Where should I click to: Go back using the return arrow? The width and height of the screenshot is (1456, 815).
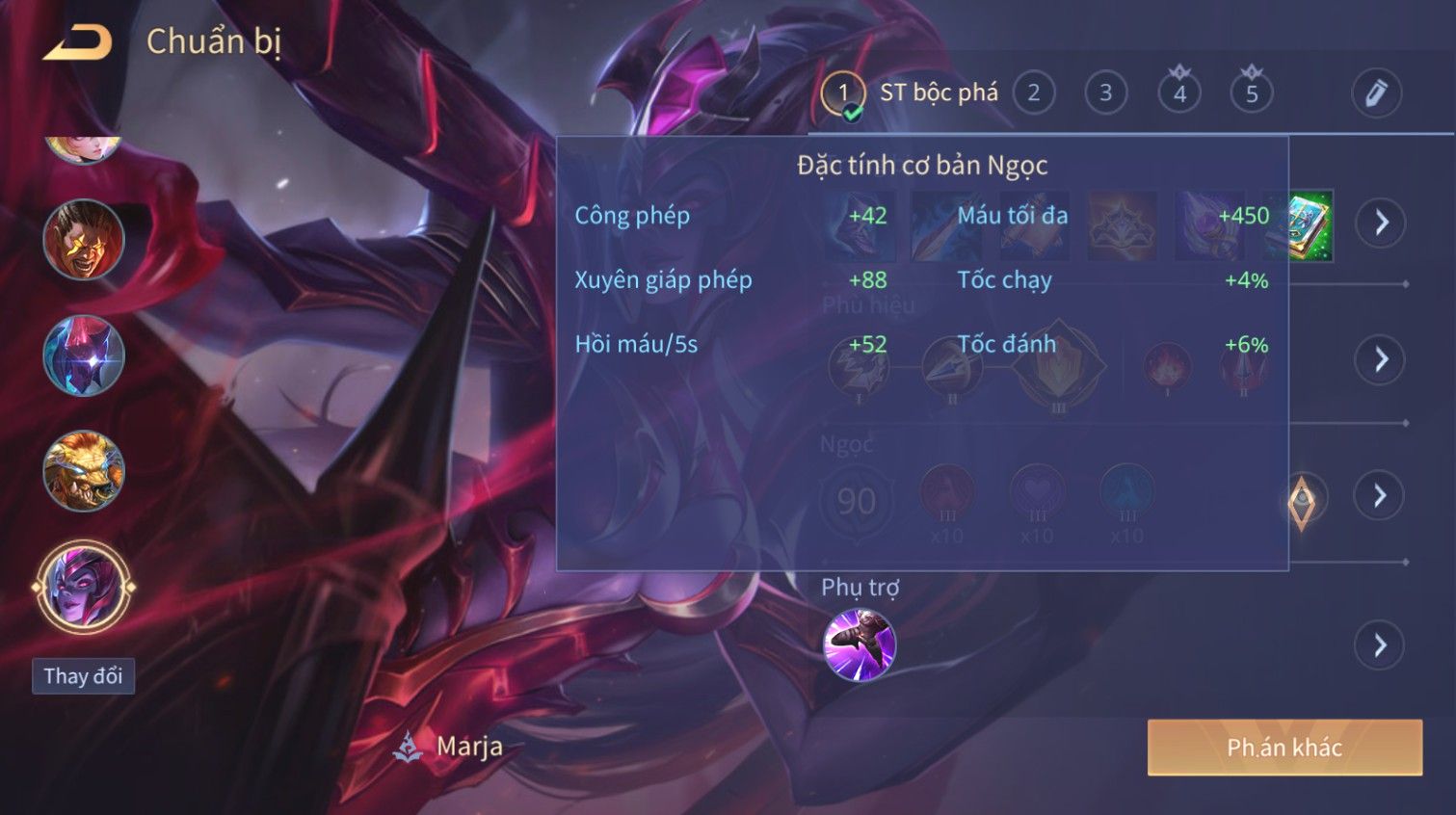(x=78, y=42)
